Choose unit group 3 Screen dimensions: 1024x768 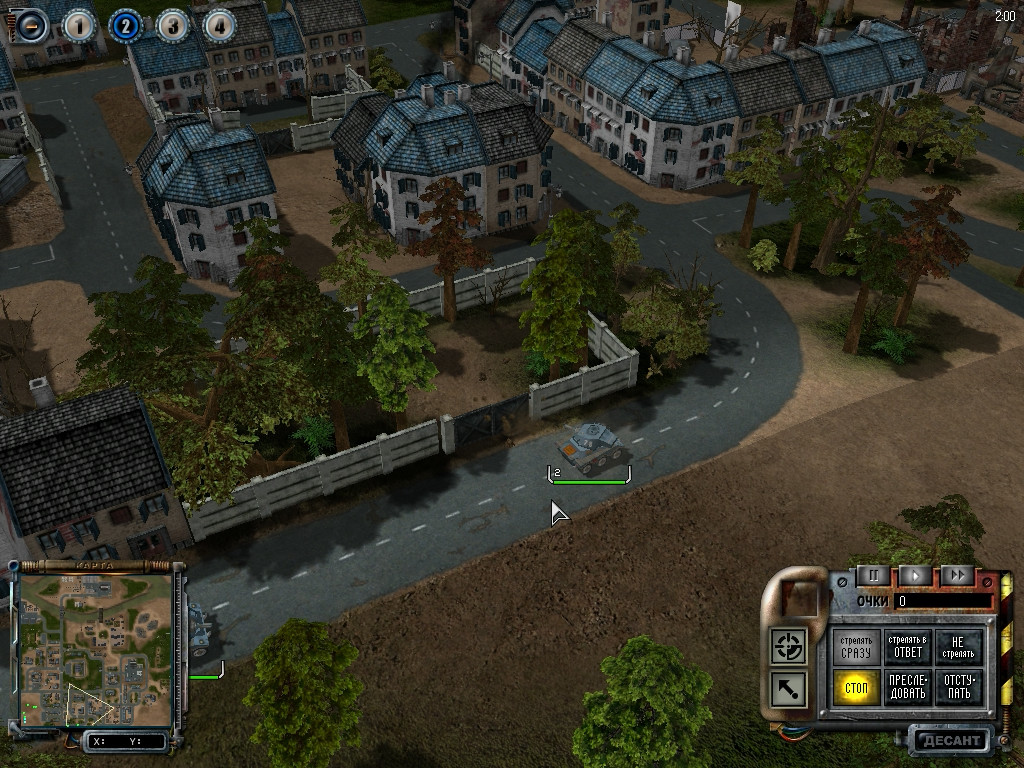pos(172,25)
